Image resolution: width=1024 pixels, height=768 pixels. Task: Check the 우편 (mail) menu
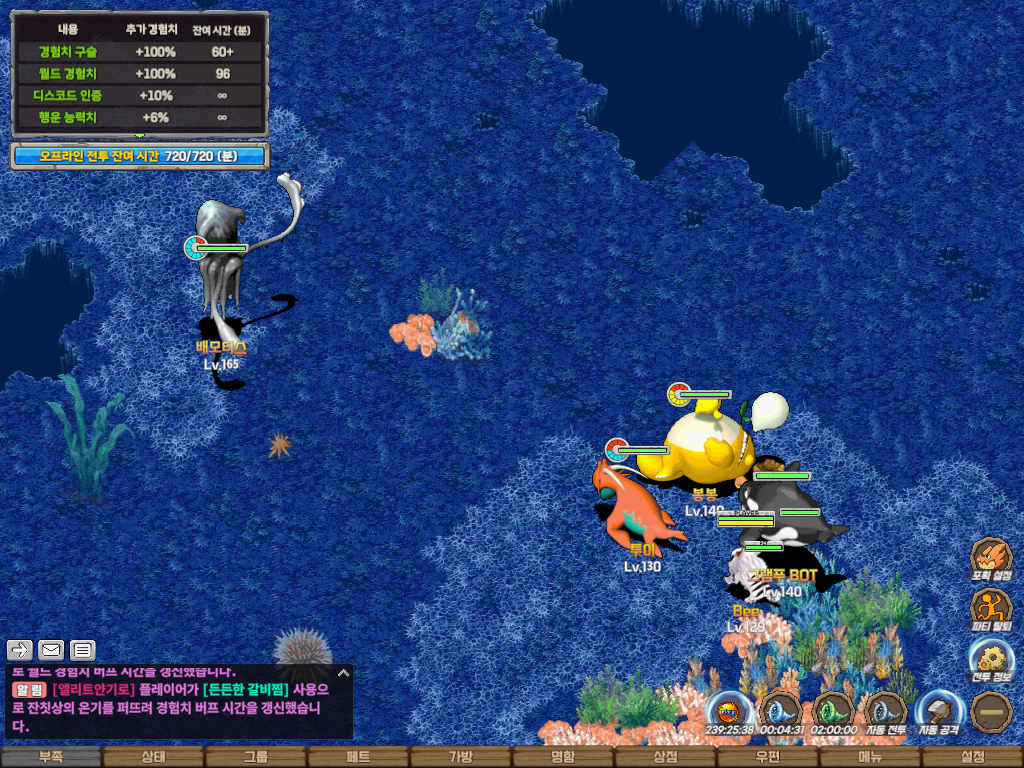pos(768,757)
